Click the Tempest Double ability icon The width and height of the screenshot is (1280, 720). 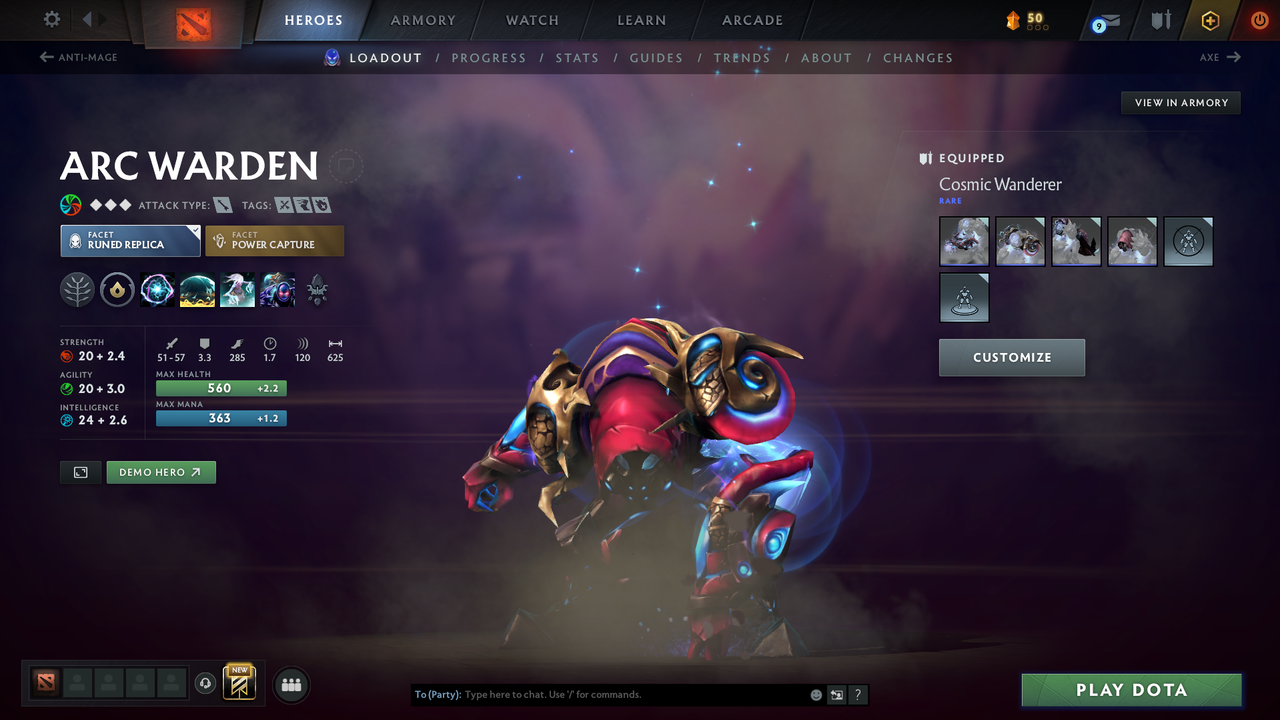pyautogui.click(x=277, y=290)
